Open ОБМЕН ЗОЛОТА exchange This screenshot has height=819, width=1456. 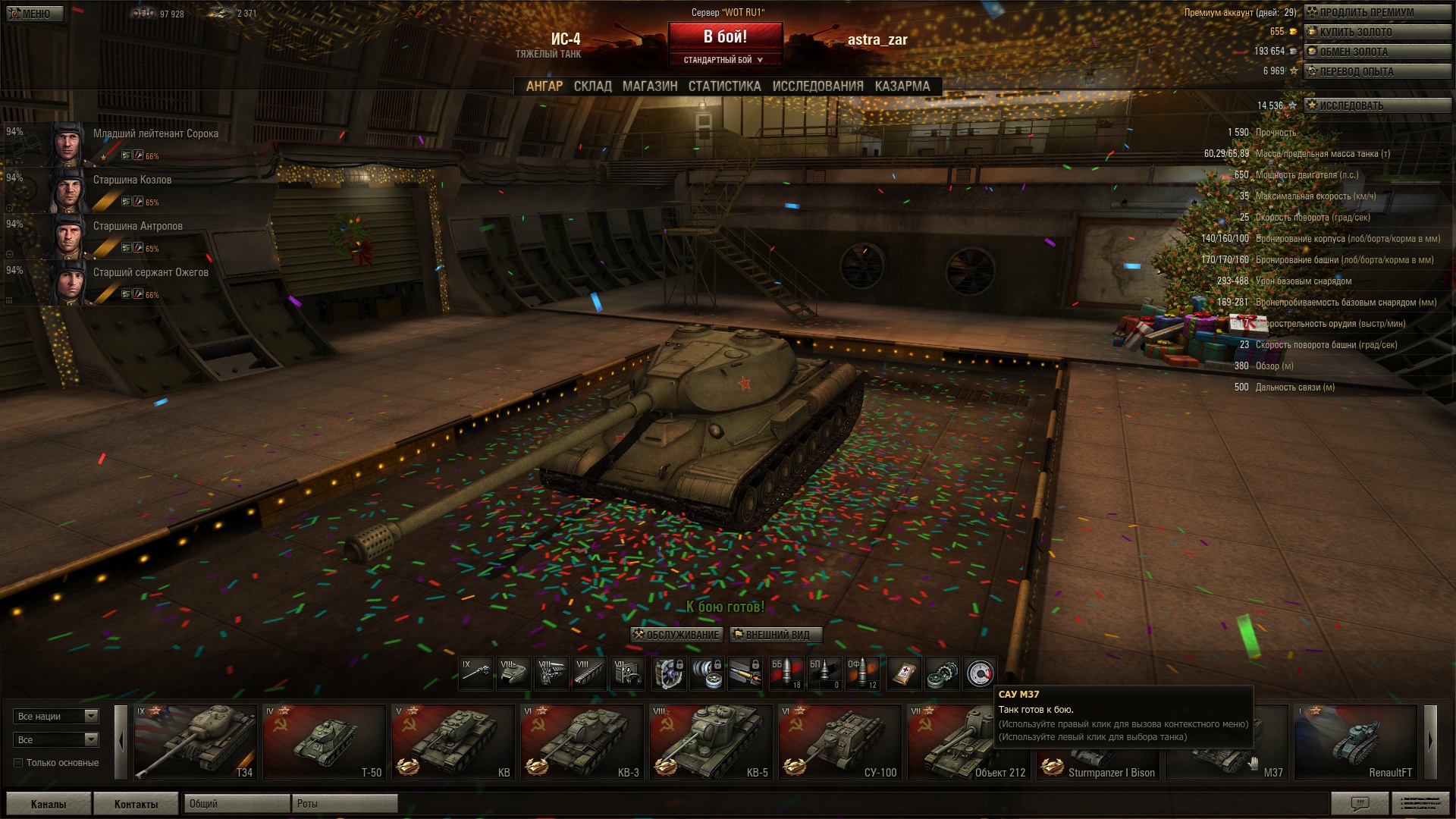click(1376, 52)
